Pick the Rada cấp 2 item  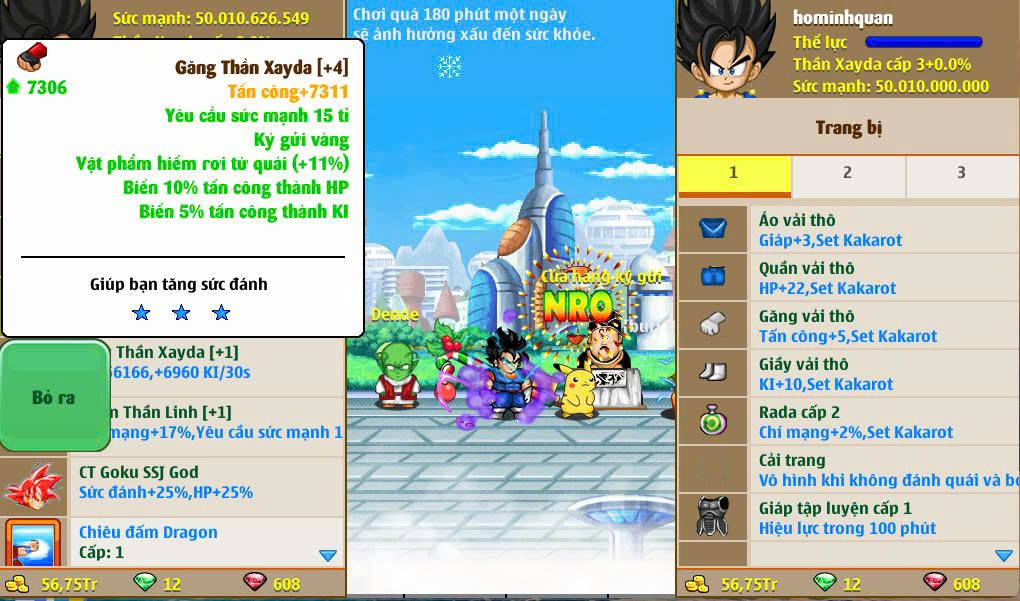click(848, 422)
